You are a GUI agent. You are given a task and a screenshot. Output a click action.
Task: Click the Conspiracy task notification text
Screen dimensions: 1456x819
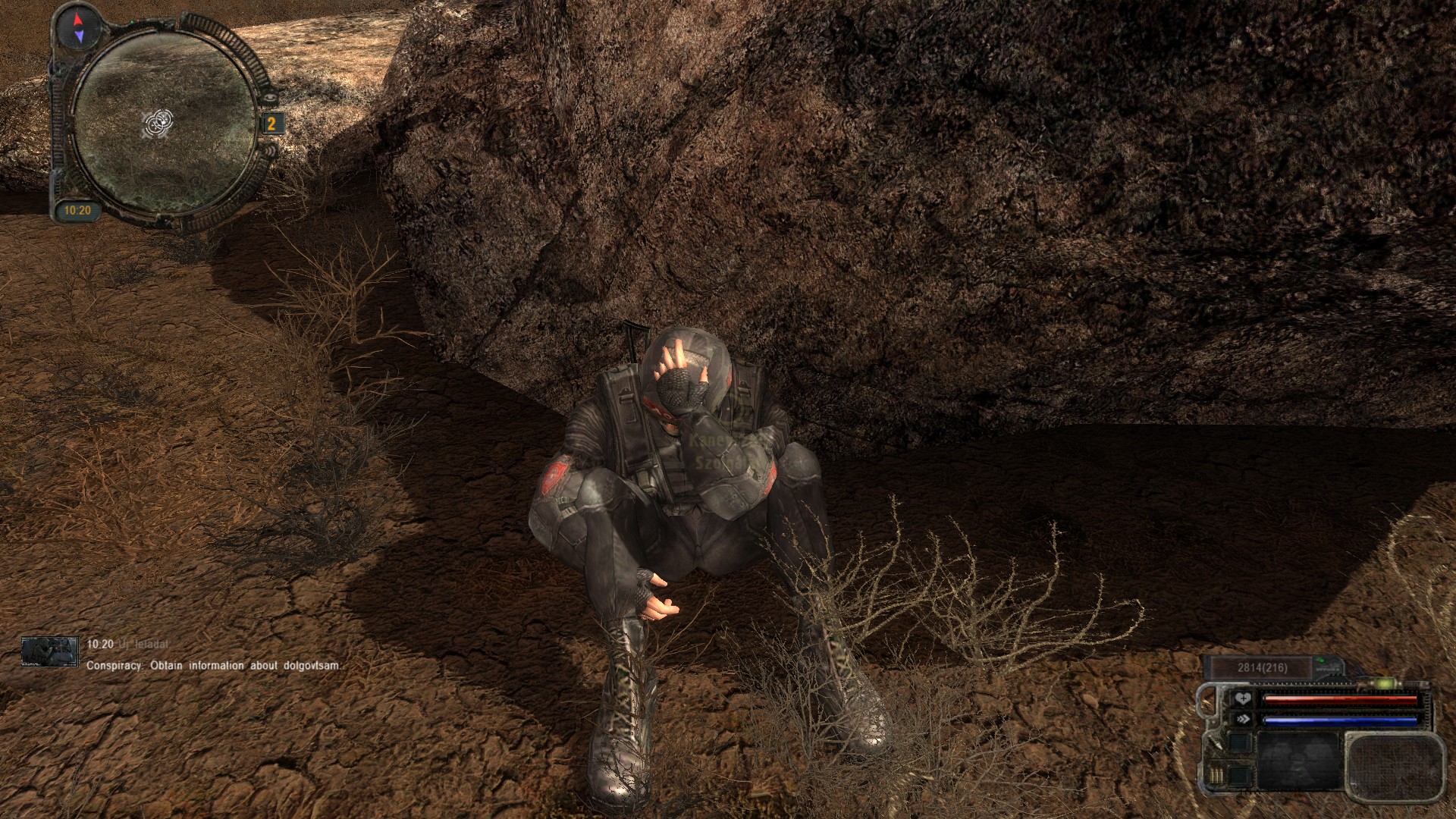coord(213,666)
